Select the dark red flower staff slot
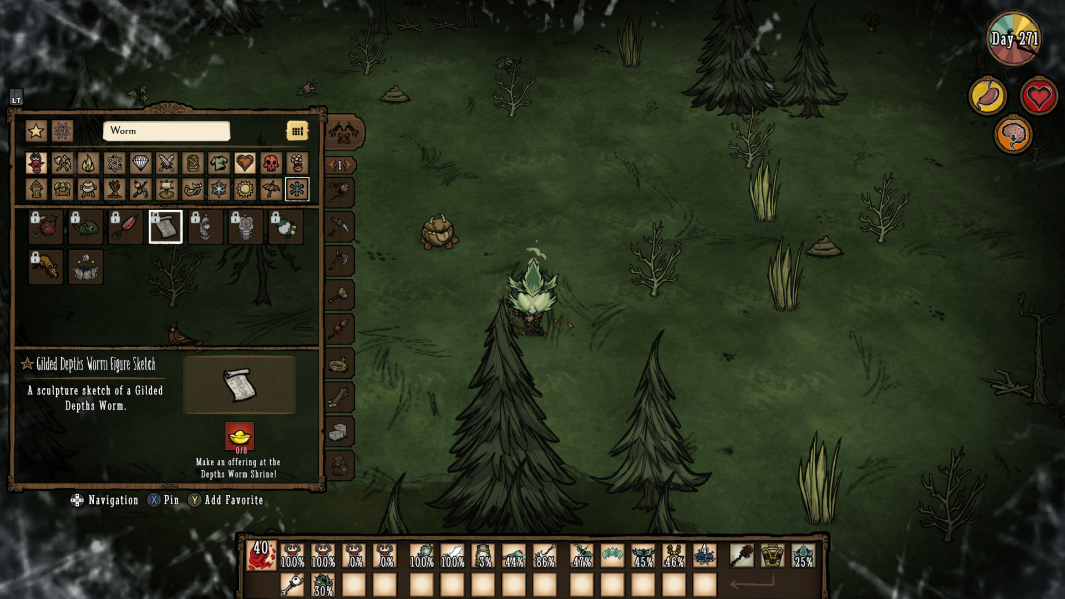Screen dimensions: 1065x599 click(x=741, y=556)
